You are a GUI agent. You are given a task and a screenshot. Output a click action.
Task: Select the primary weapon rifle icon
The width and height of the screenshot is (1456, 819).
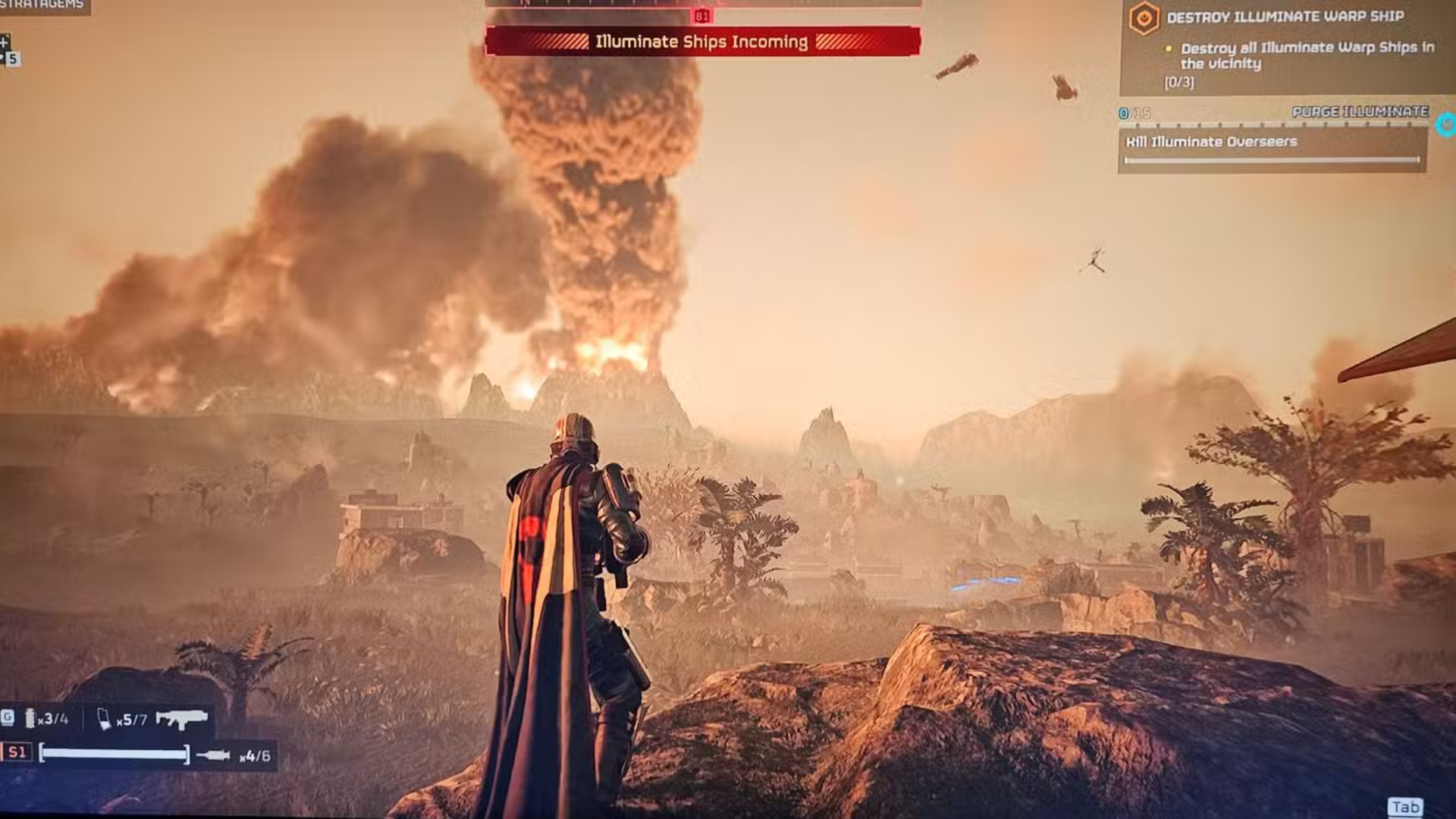pyautogui.click(x=182, y=718)
